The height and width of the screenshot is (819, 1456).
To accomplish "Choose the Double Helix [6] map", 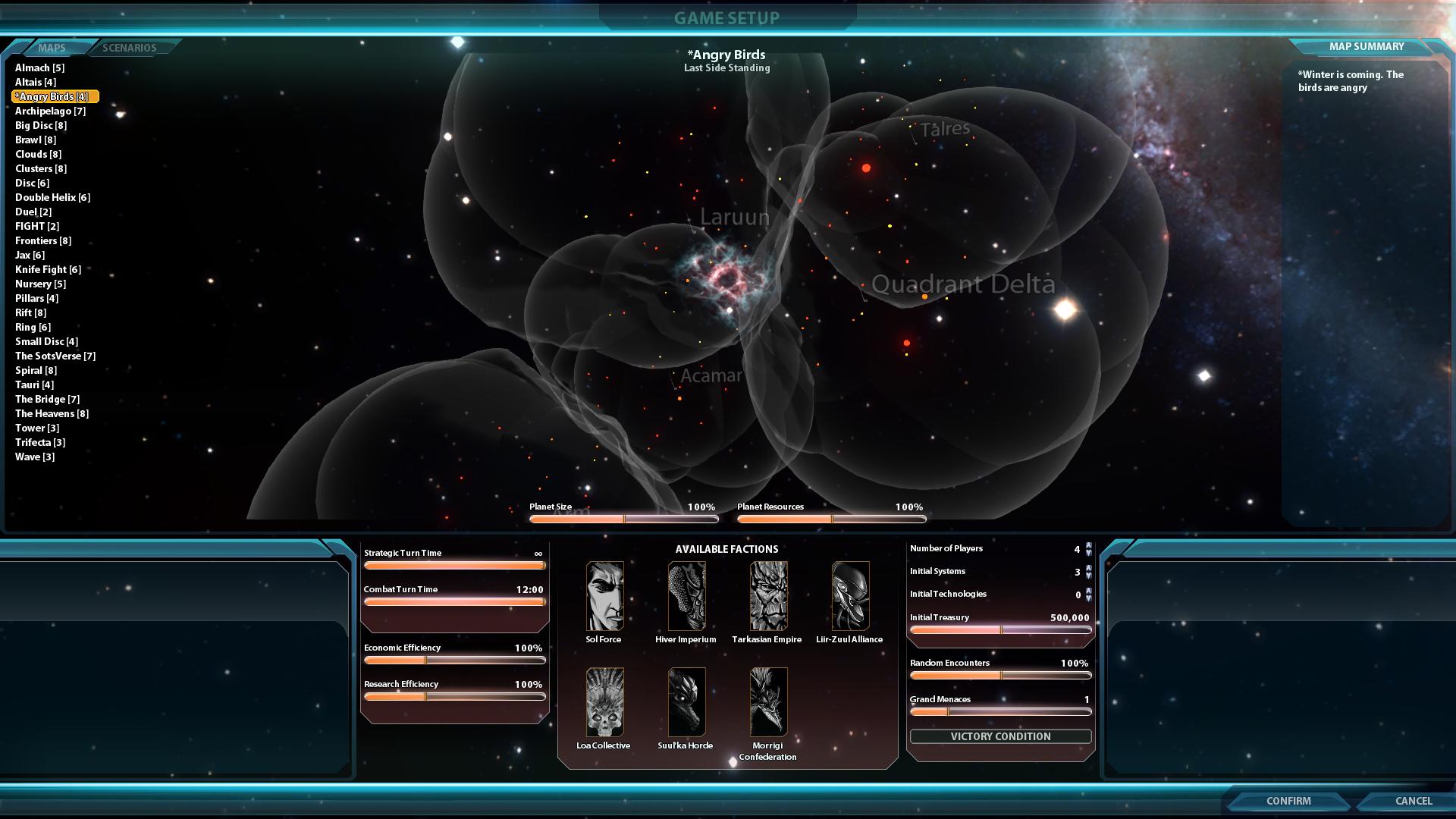I will point(52,198).
